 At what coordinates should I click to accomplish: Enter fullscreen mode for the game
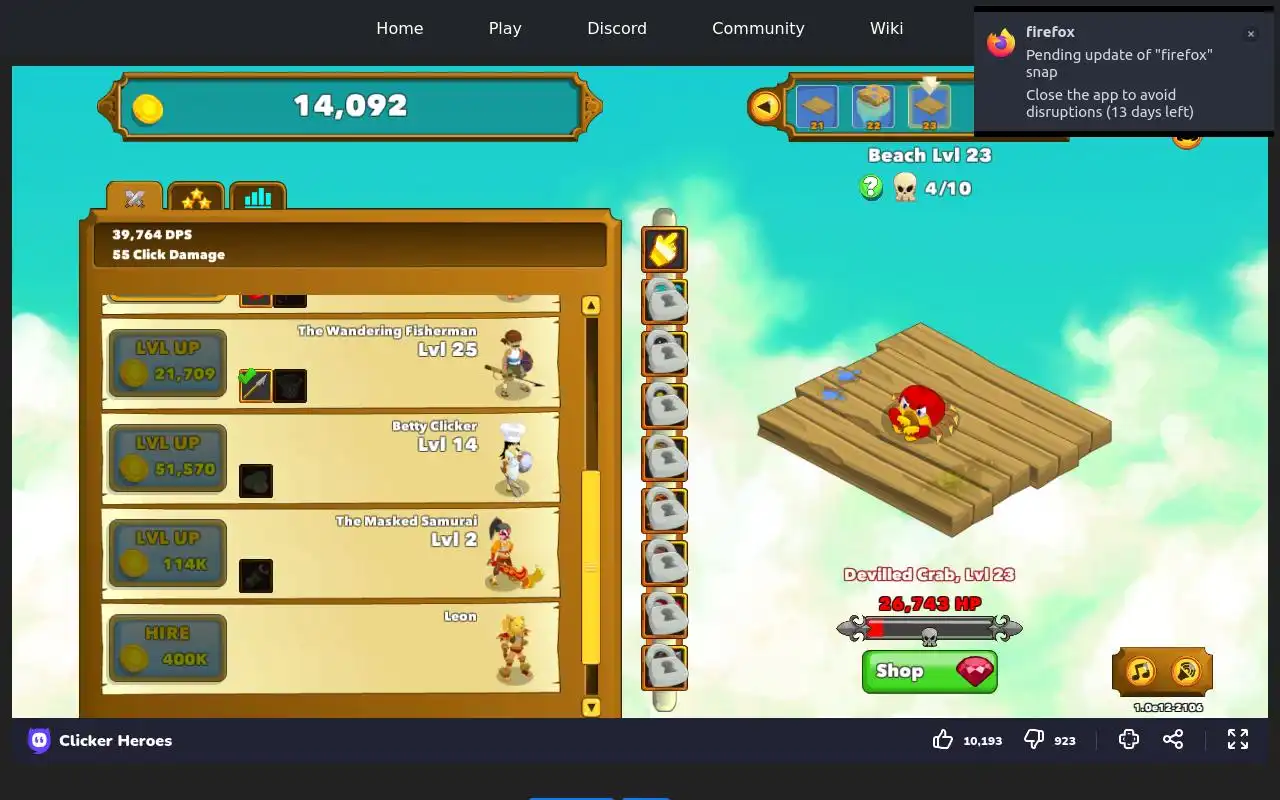coord(1238,739)
